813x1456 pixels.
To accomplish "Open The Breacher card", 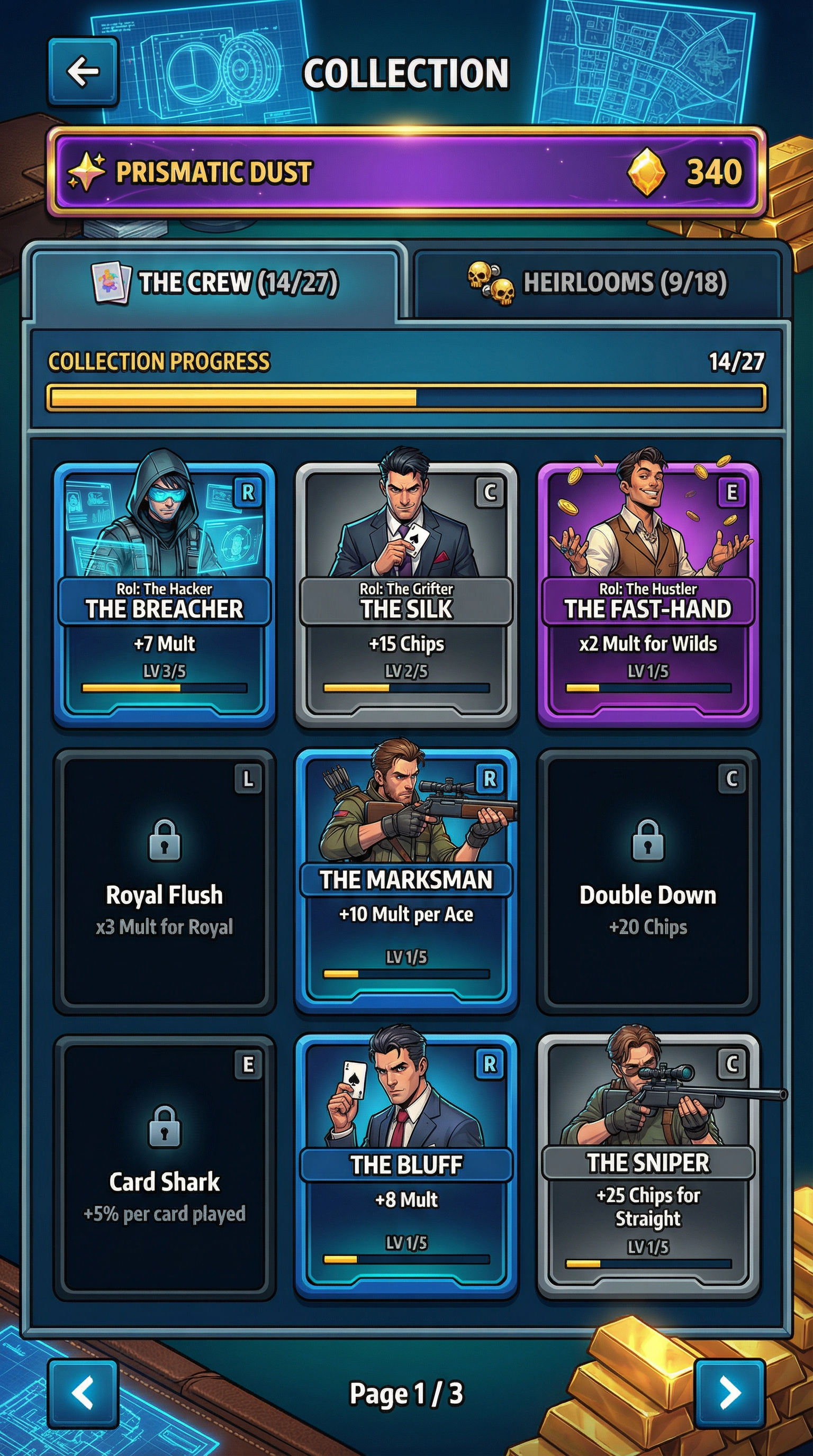I will (x=165, y=594).
